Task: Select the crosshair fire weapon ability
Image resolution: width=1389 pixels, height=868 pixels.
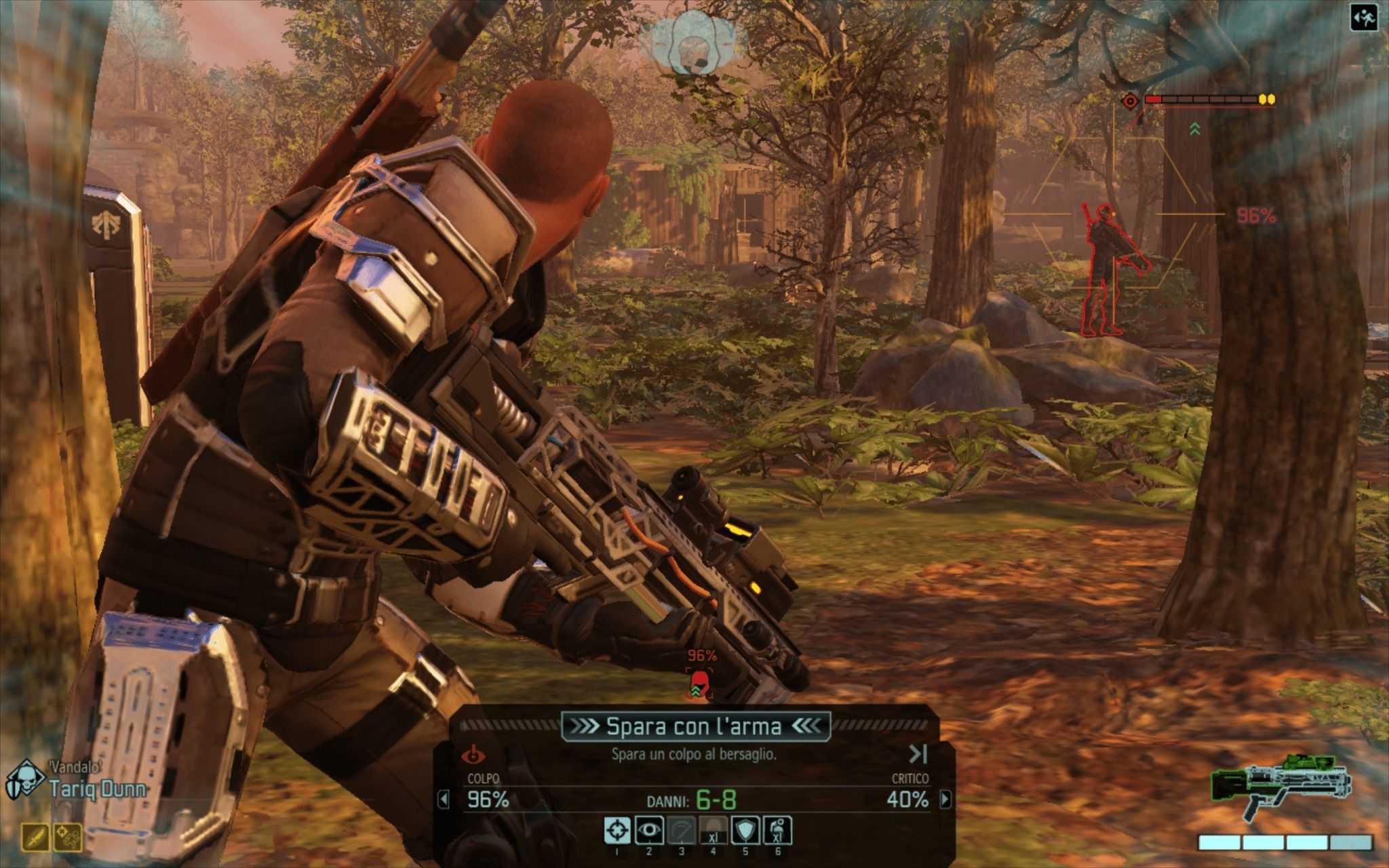Action: [x=617, y=830]
